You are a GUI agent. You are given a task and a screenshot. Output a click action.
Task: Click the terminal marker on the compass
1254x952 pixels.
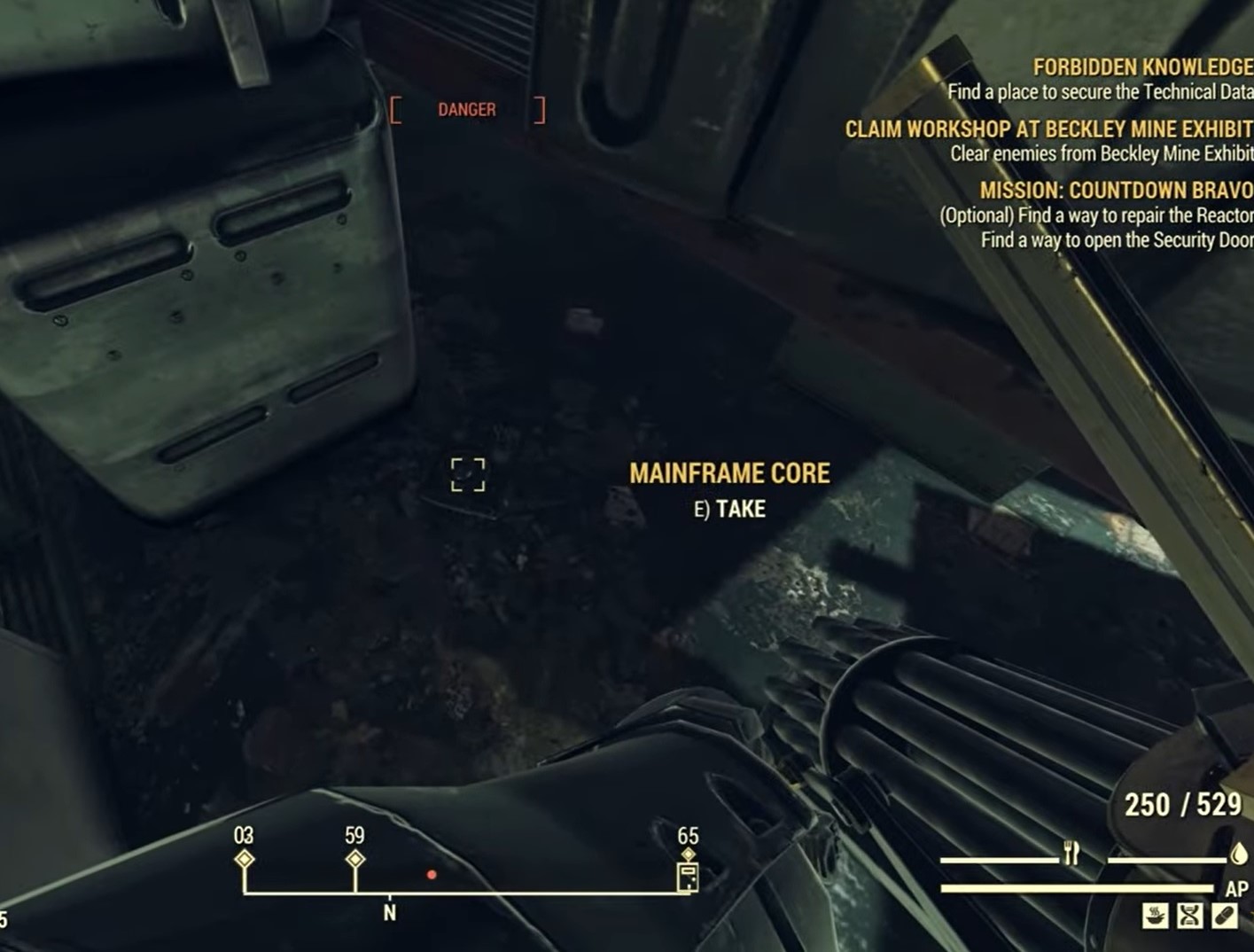688,876
